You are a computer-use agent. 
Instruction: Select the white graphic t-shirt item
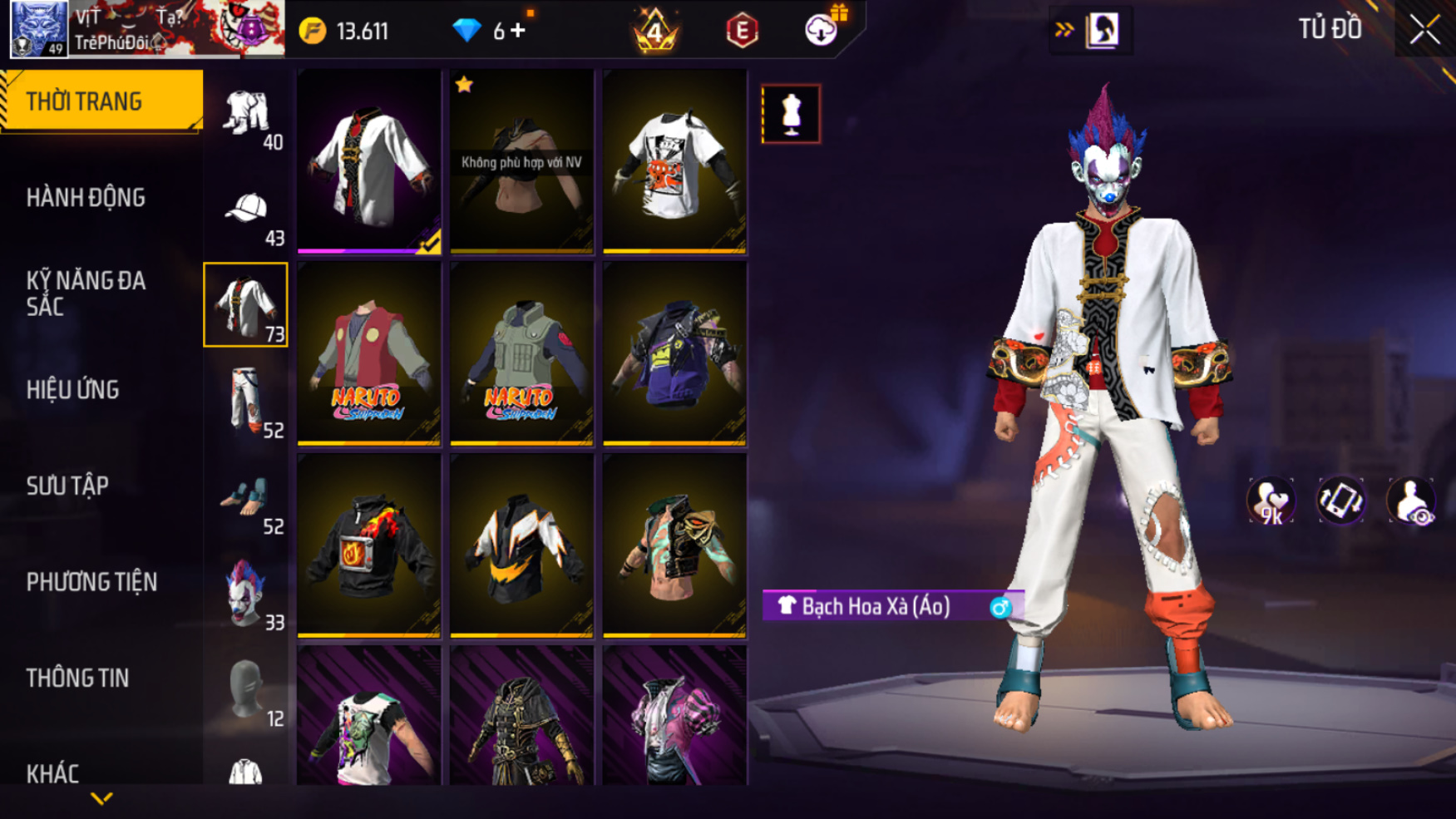pyautogui.click(x=674, y=161)
